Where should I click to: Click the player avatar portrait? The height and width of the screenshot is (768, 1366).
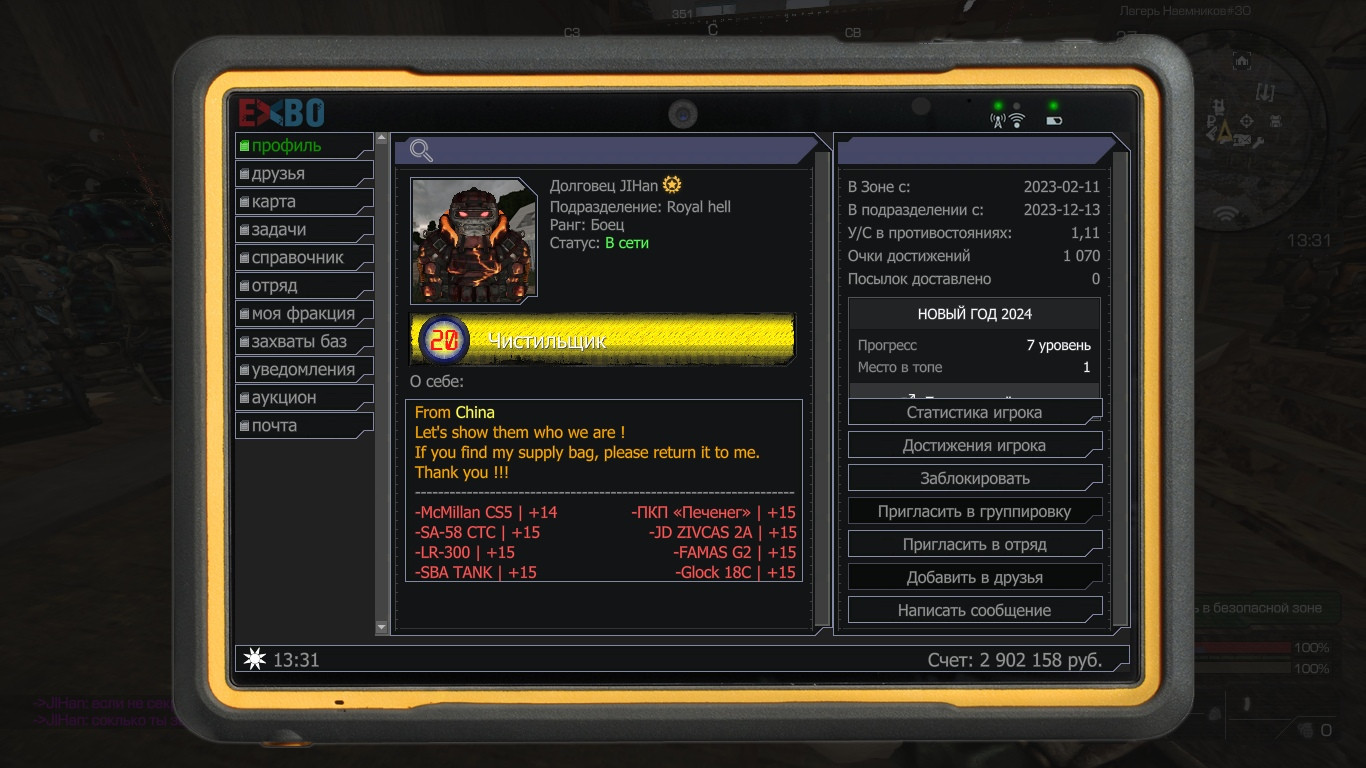(474, 240)
